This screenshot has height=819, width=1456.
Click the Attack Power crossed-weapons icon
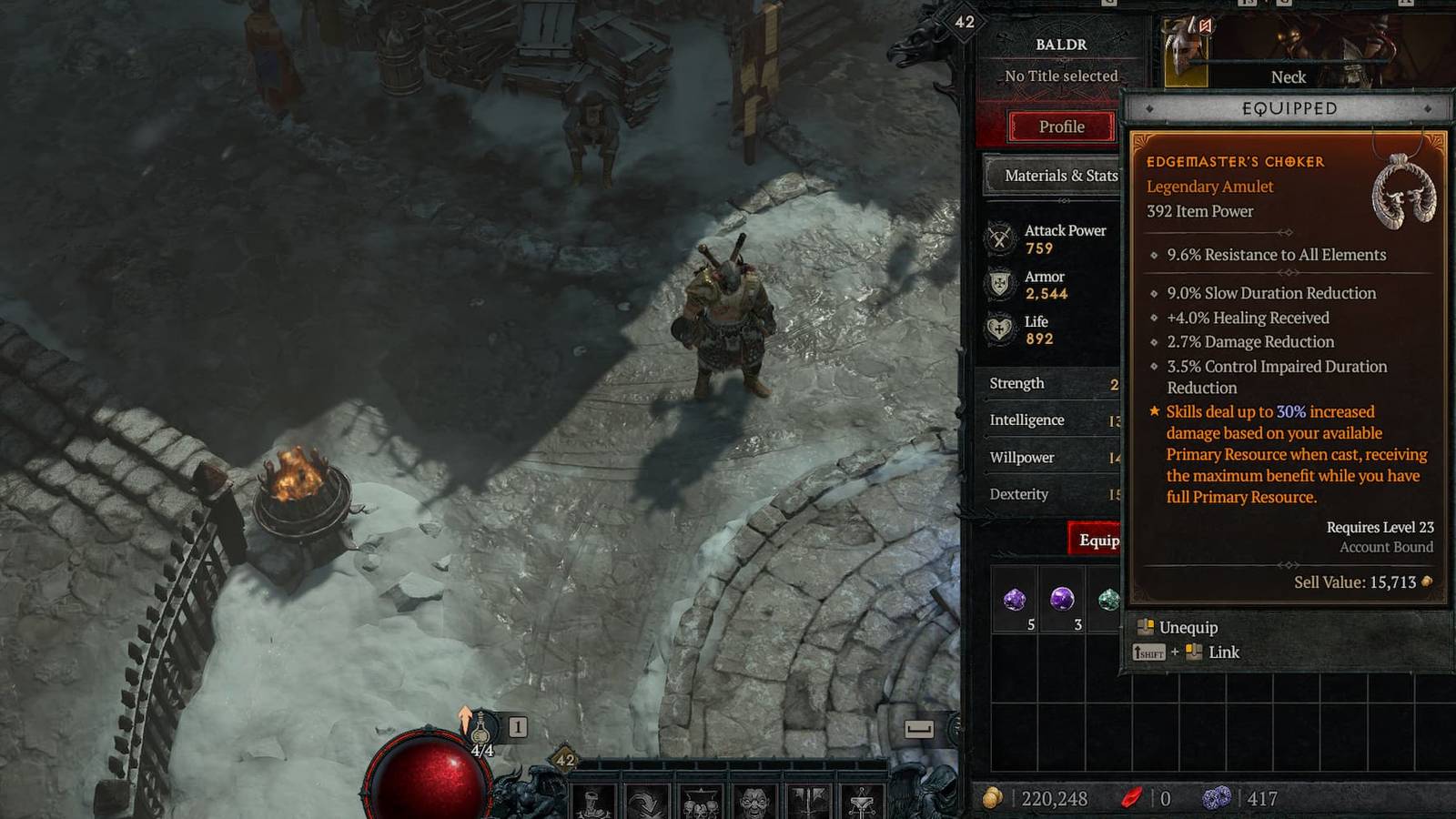1000,238
